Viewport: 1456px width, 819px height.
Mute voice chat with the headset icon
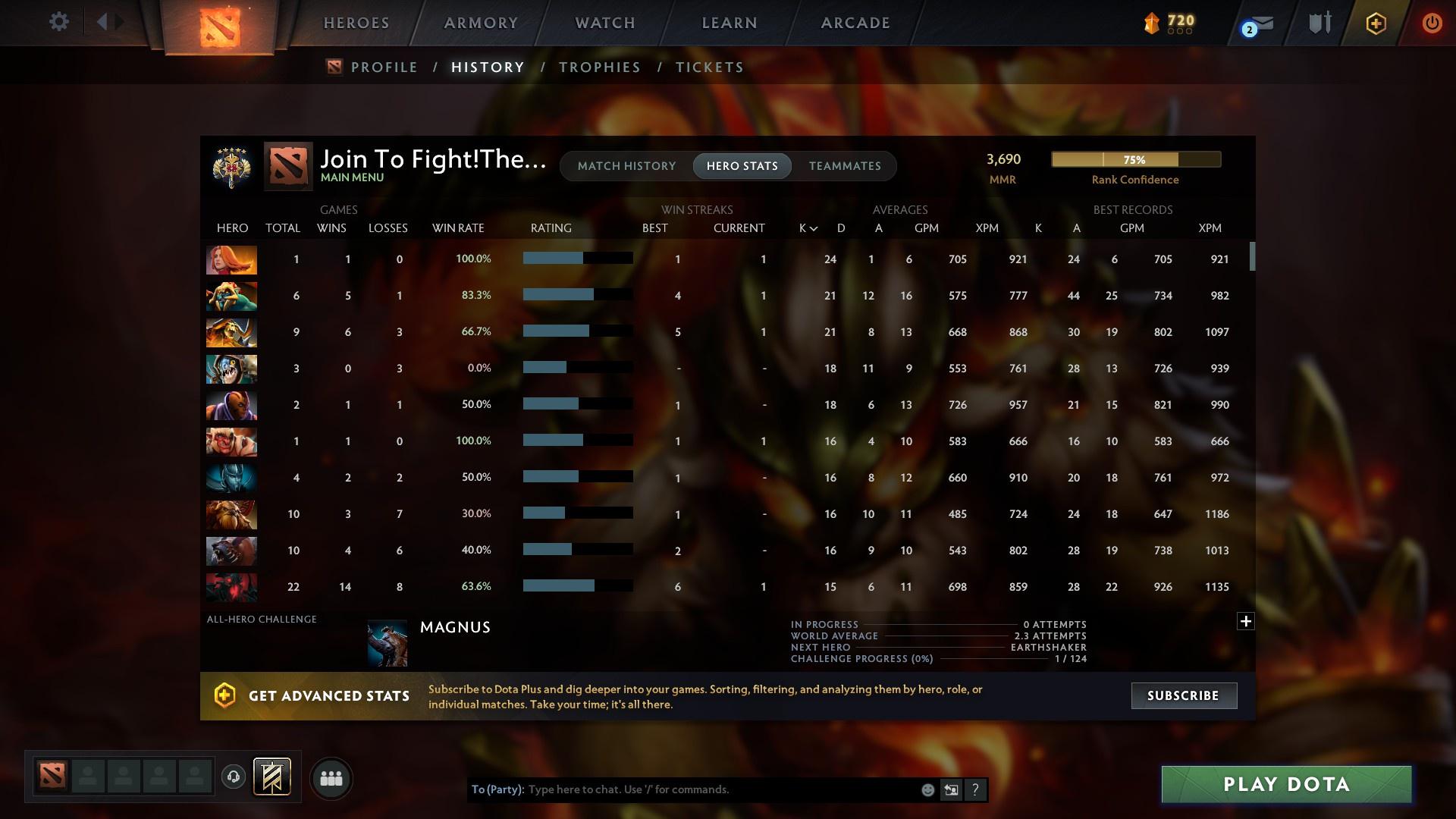[233, 778]
